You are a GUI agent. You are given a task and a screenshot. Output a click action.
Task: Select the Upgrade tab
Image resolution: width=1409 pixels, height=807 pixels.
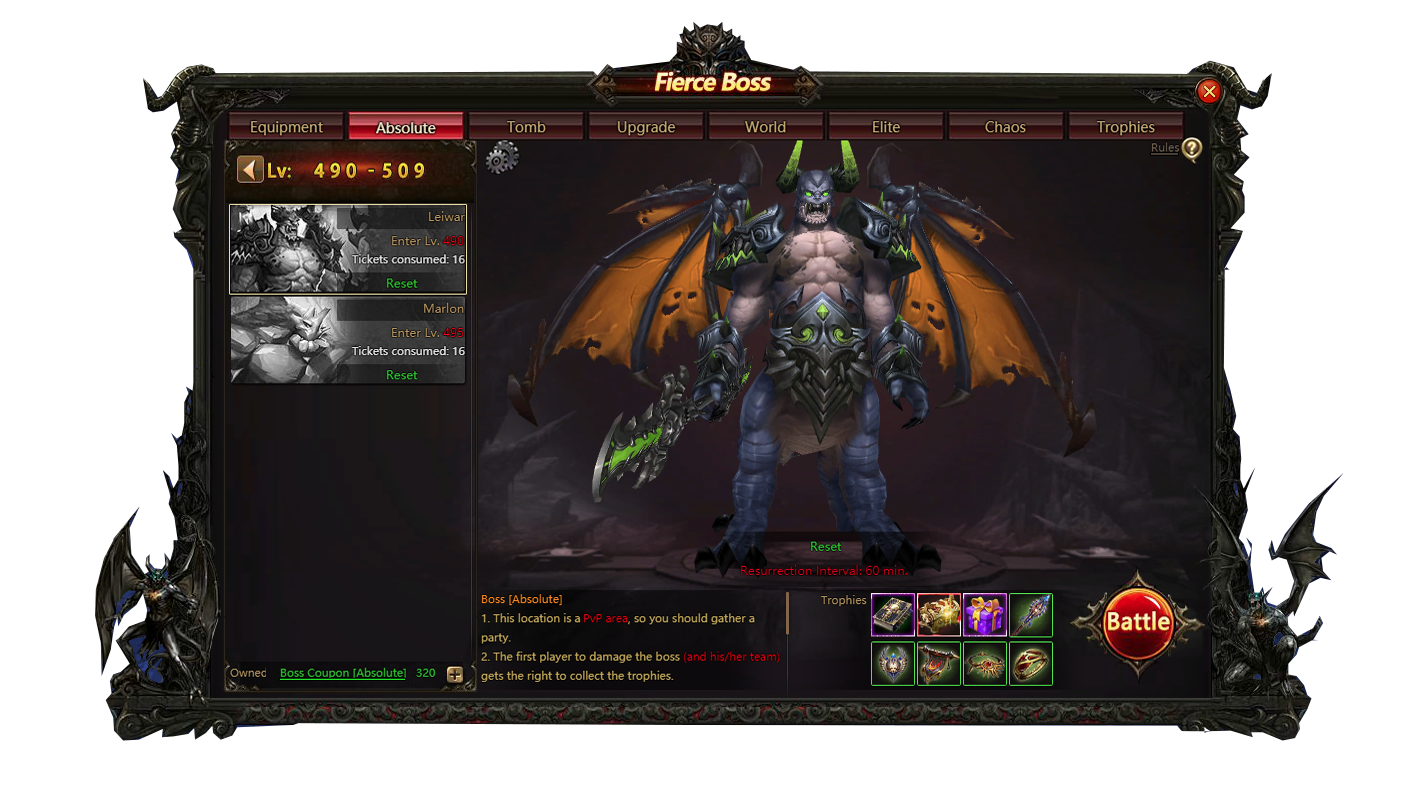coord(646,127)
